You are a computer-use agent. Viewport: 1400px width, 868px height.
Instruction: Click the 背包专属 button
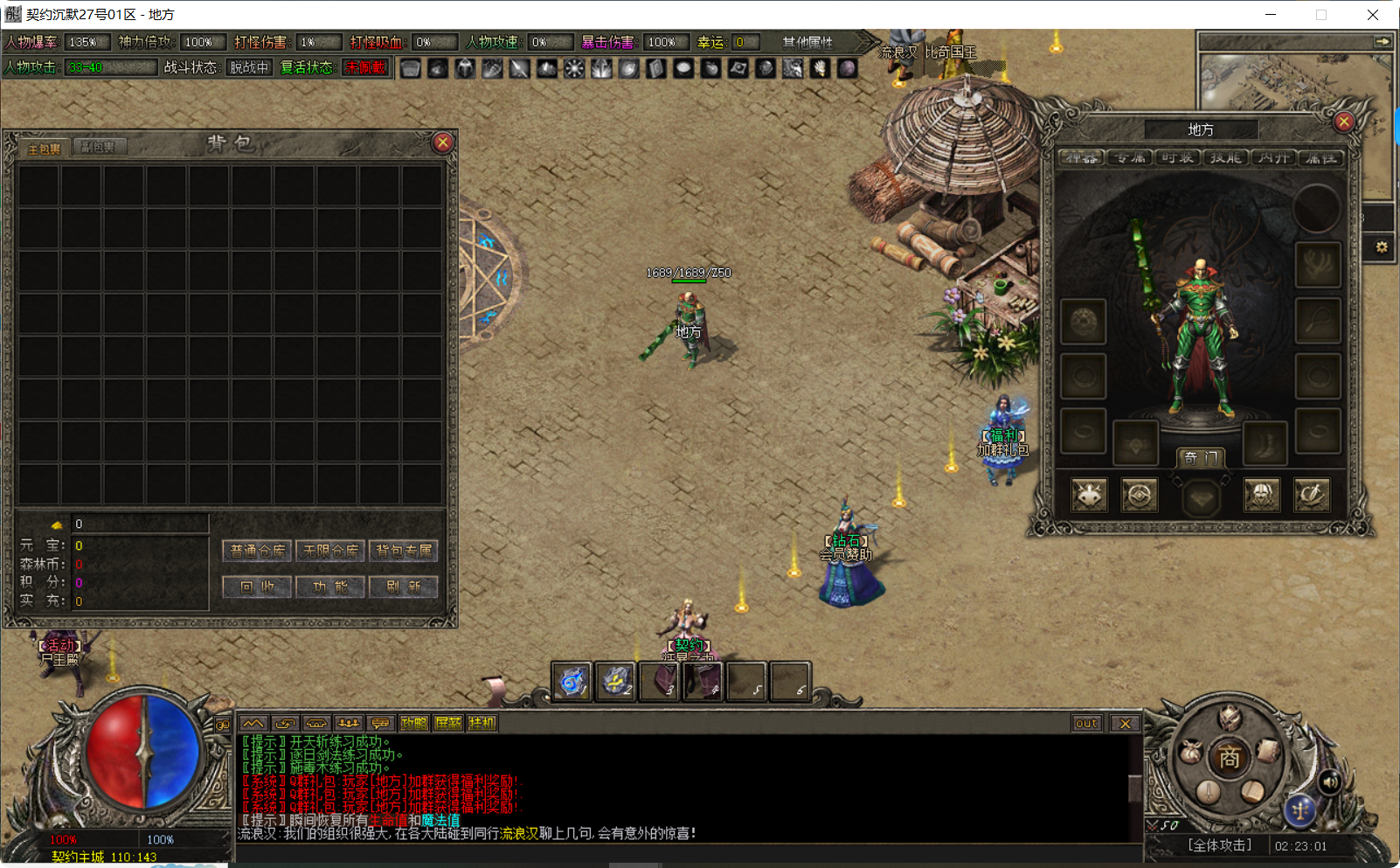(404, 551)
